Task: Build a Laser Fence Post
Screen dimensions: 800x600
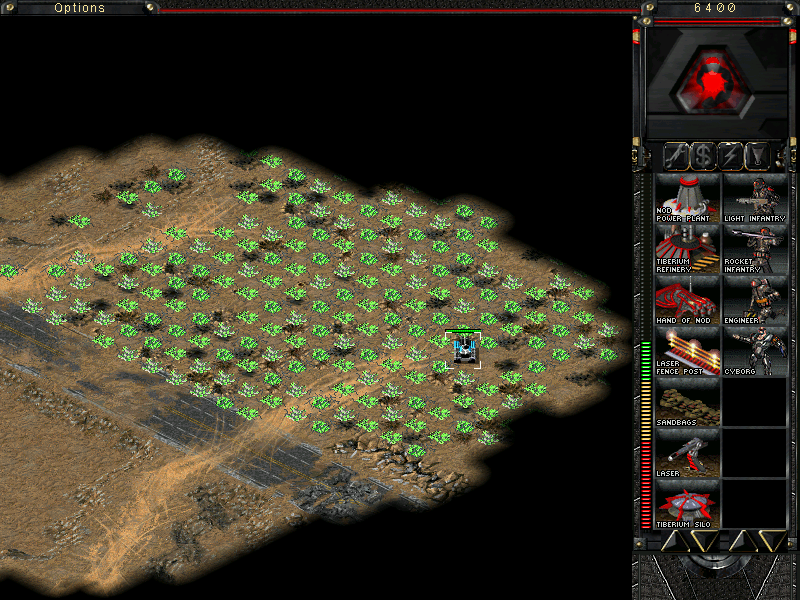Action: coord(687,351)
